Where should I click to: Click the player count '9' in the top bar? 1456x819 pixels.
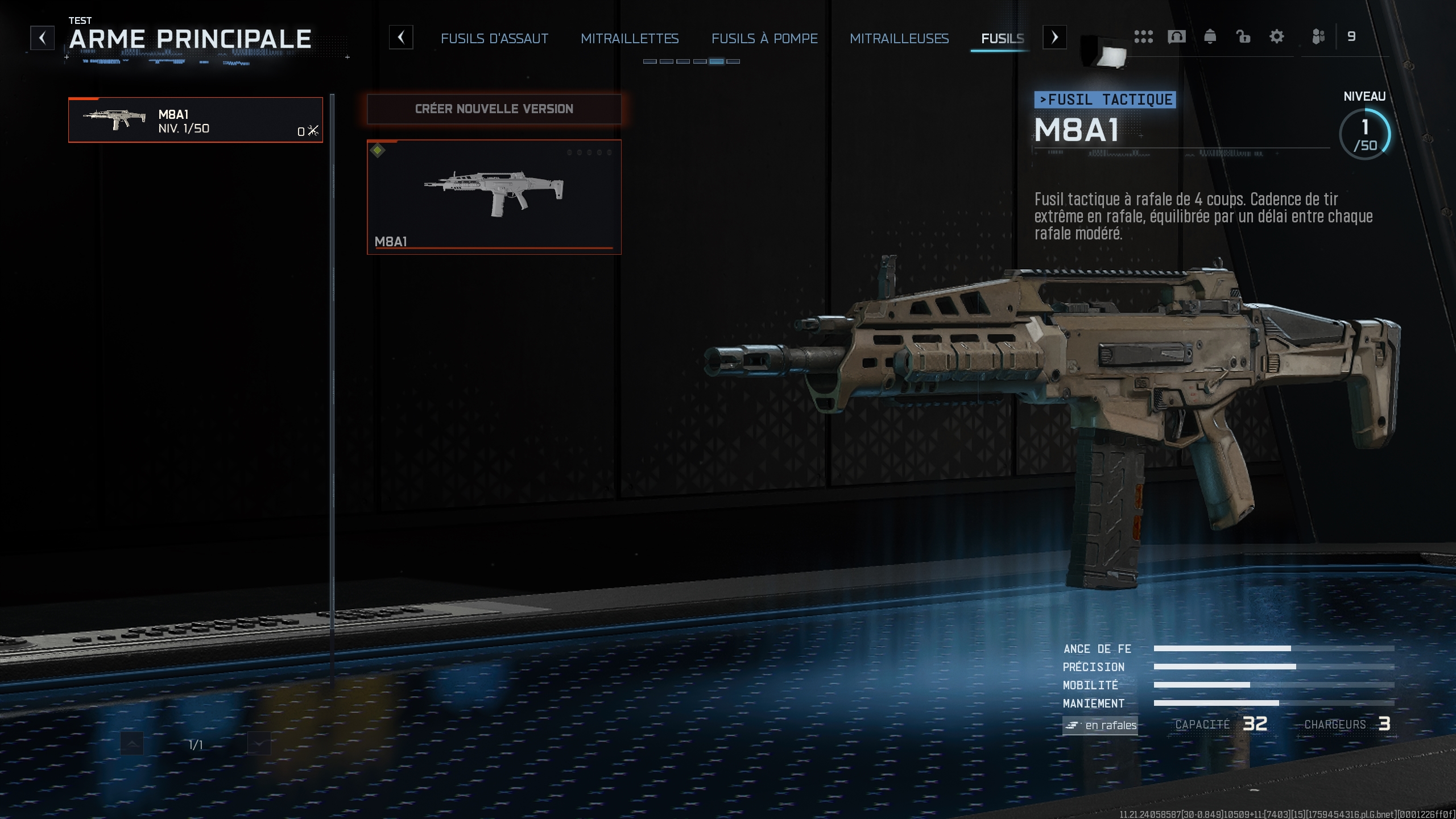pyautogui.click(x=1352, y=36)
